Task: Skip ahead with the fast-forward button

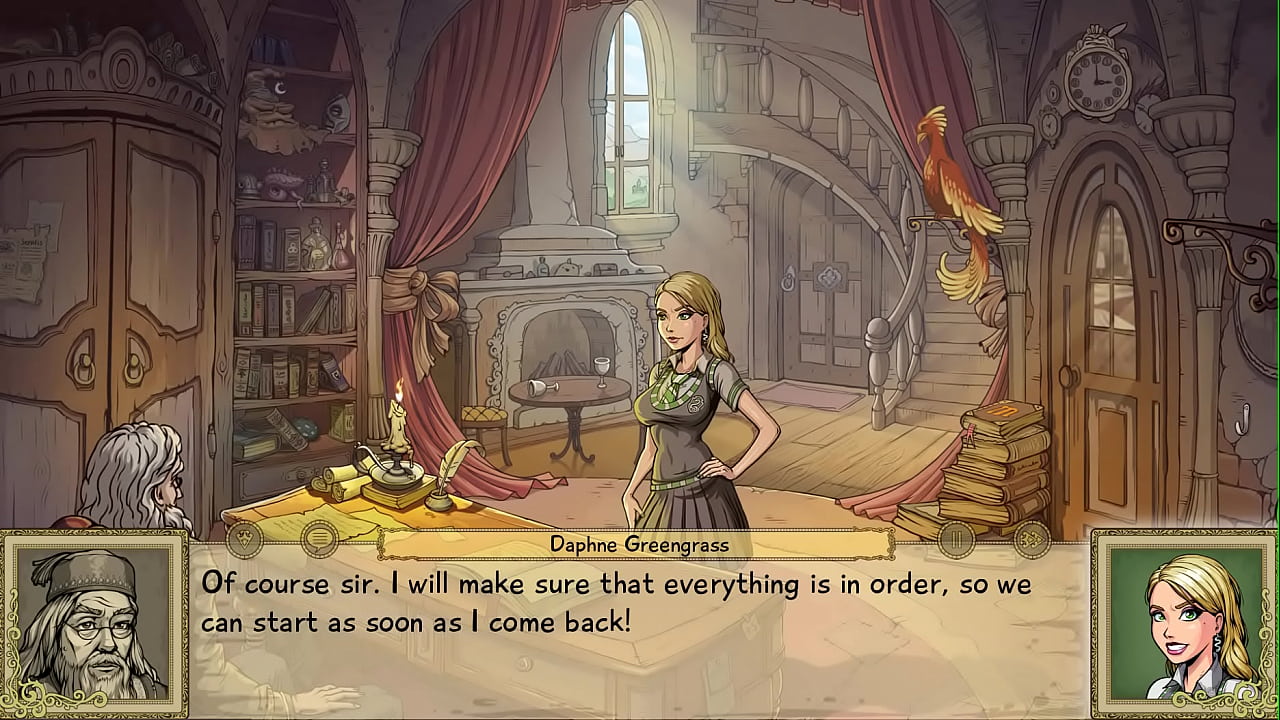Action: [1031, 540]
